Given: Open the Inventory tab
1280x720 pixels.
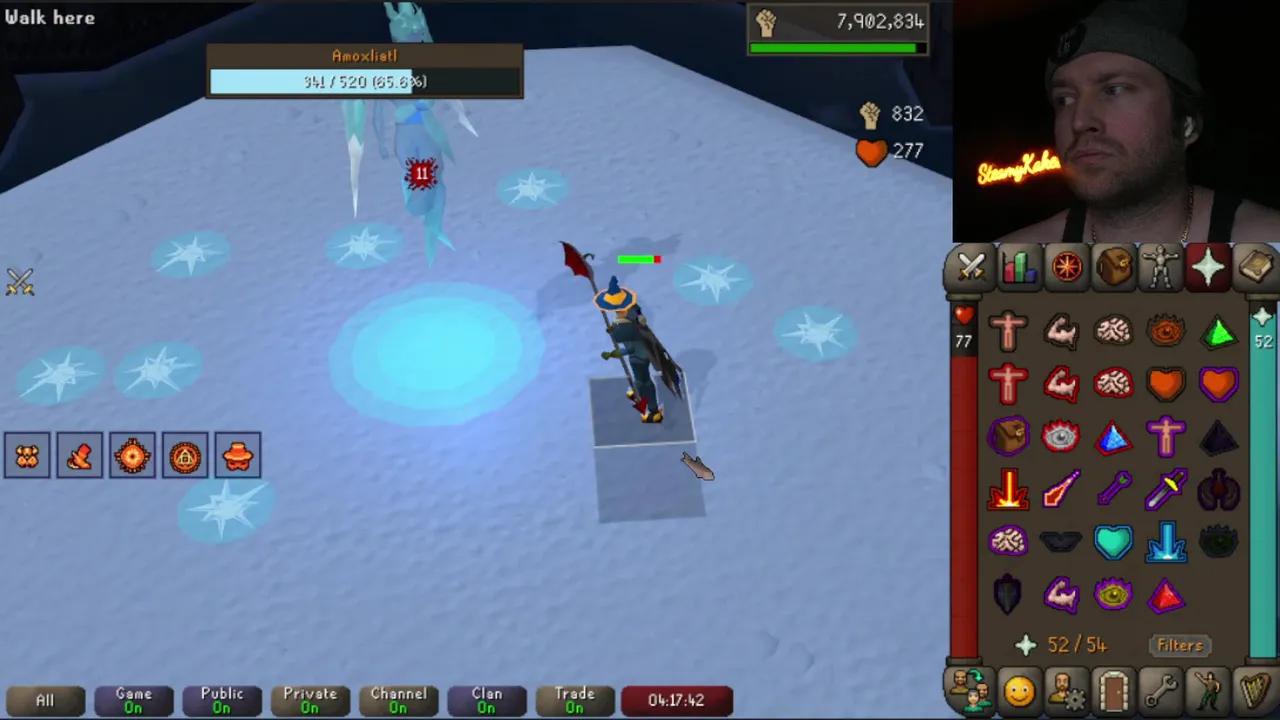Looking at the screenshot, I should coord(1114,265).
